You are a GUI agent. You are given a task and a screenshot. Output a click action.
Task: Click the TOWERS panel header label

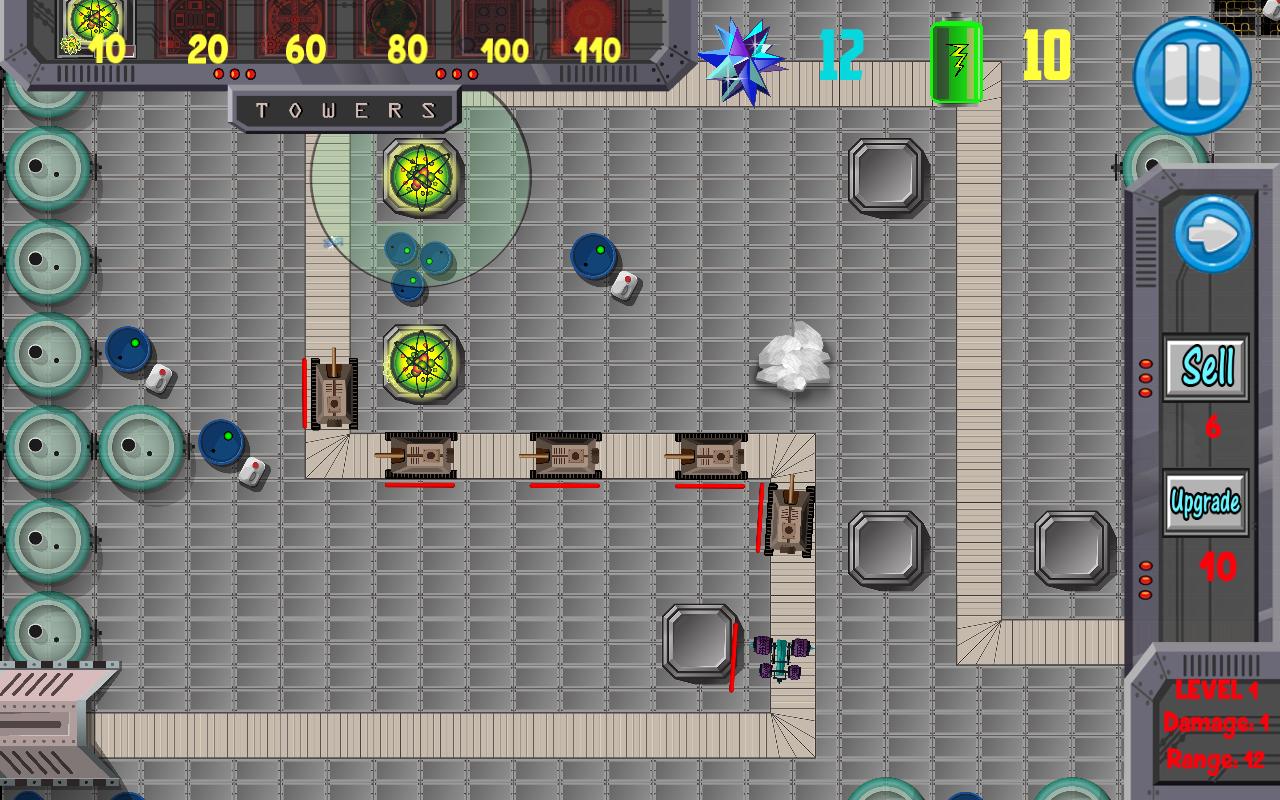pyautogui.click(x=345, y=110)
